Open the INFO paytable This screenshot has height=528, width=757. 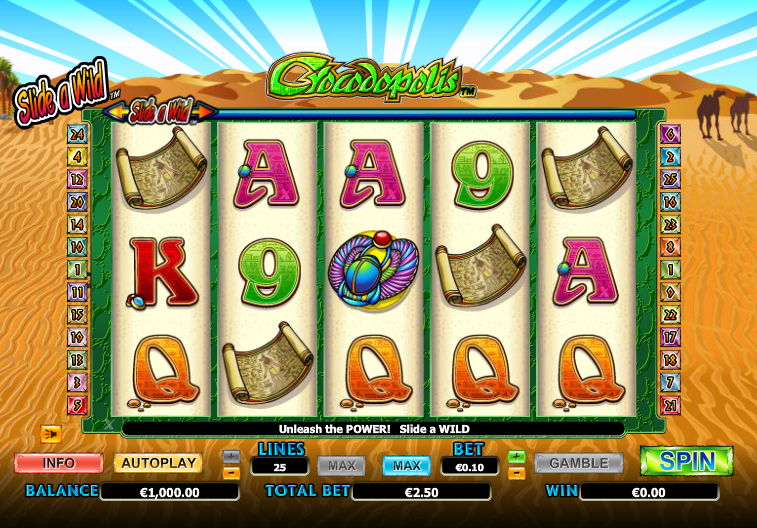coord(59,463)
